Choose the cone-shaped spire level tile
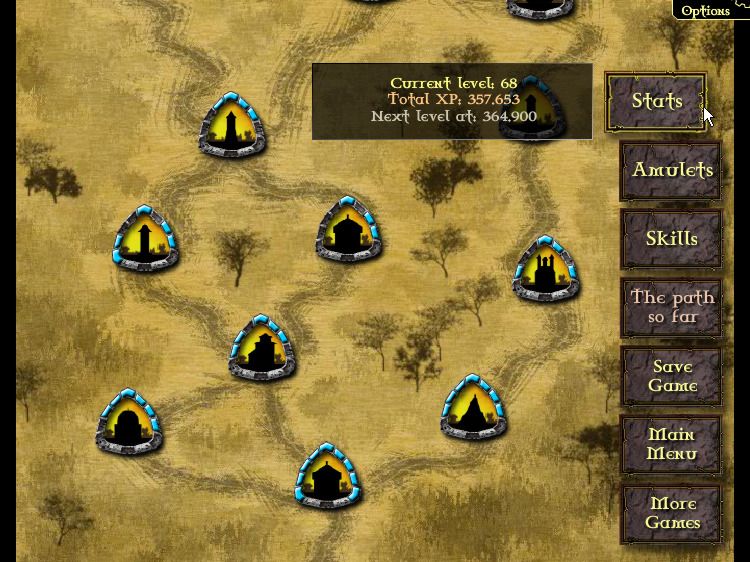The height and width of the screenshot is (562, 750). pos(473,408)
